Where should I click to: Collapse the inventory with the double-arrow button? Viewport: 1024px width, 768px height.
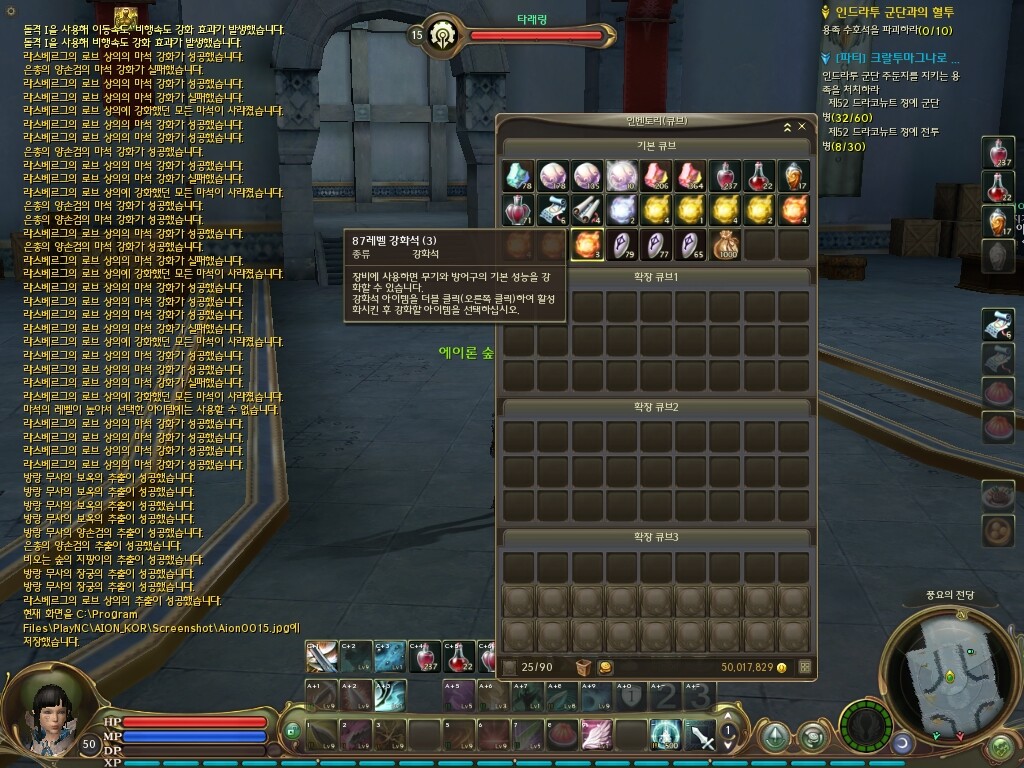[x=787, y=127]
